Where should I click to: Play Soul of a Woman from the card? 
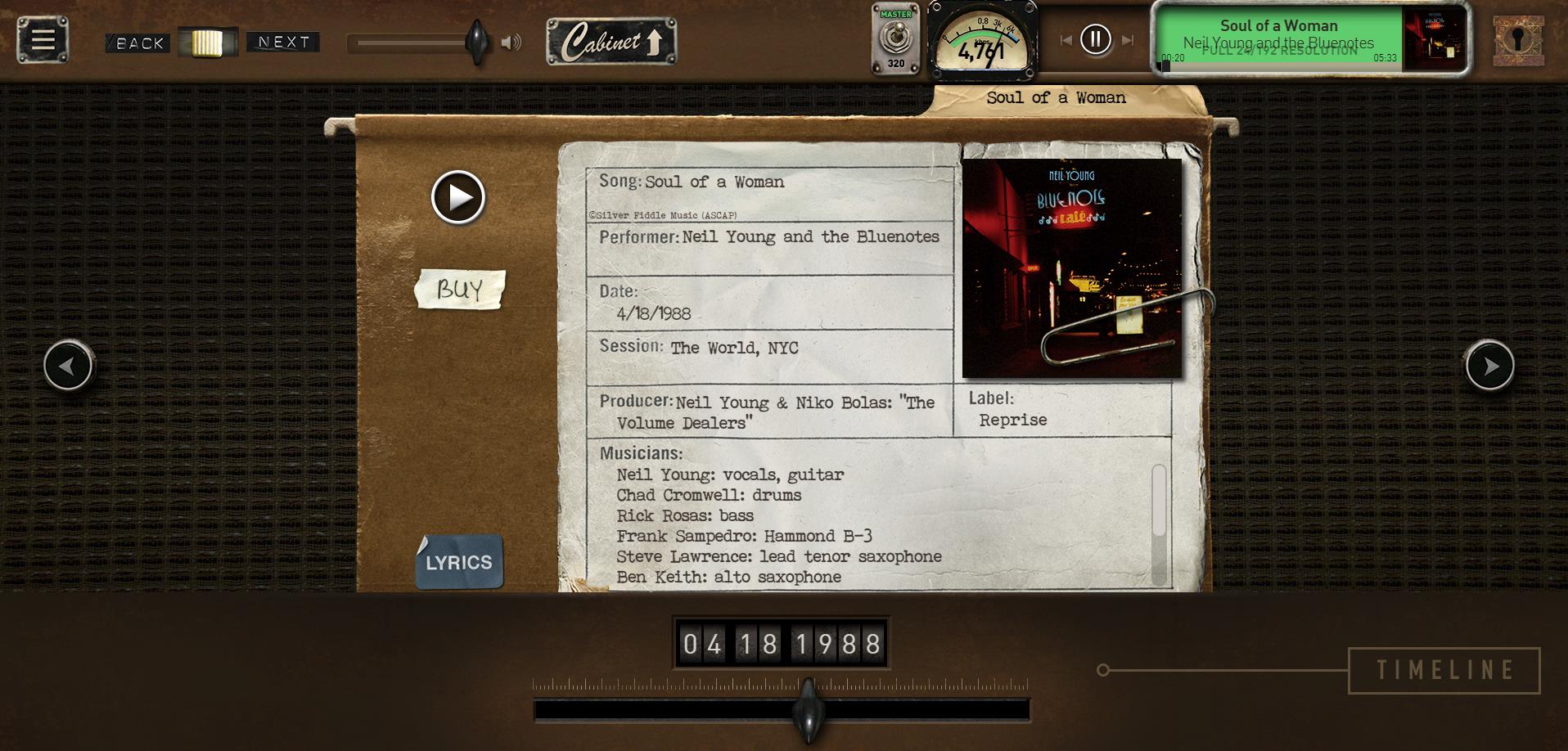(x=458, y=197)
